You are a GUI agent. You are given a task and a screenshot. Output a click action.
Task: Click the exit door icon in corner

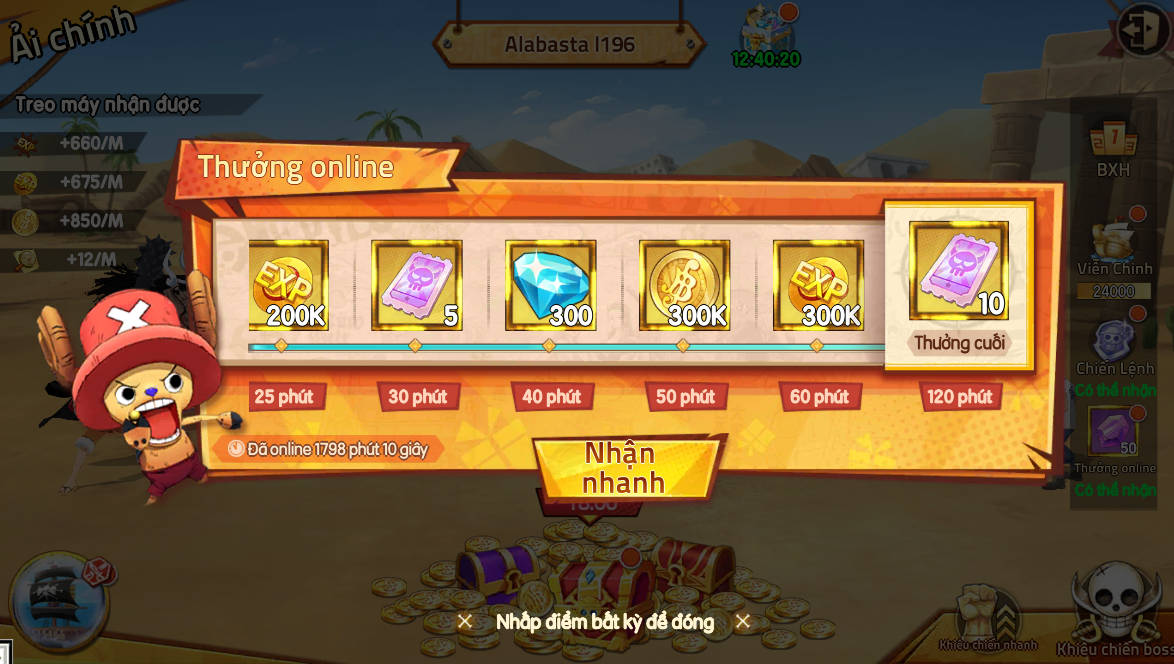[1142, 31]
